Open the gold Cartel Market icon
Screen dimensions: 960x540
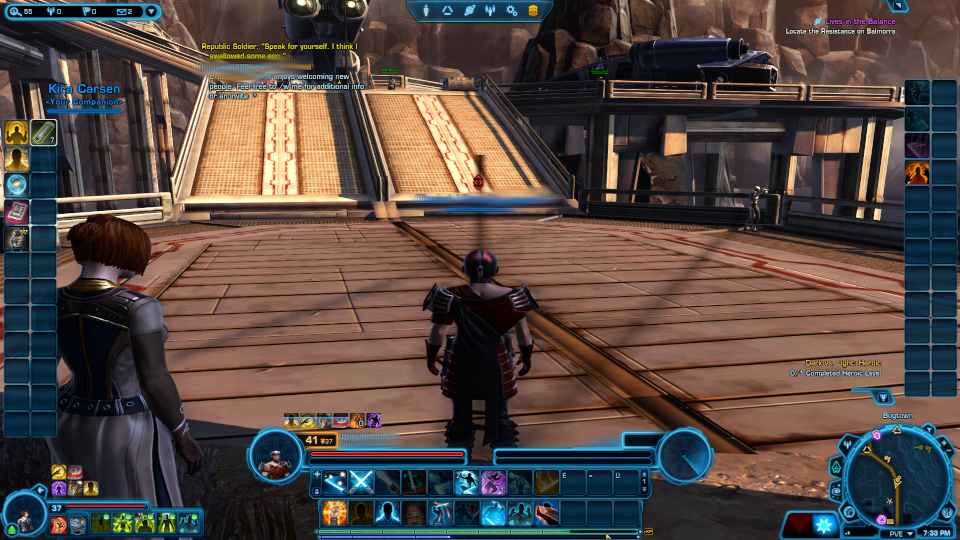[x=534, y=10]
